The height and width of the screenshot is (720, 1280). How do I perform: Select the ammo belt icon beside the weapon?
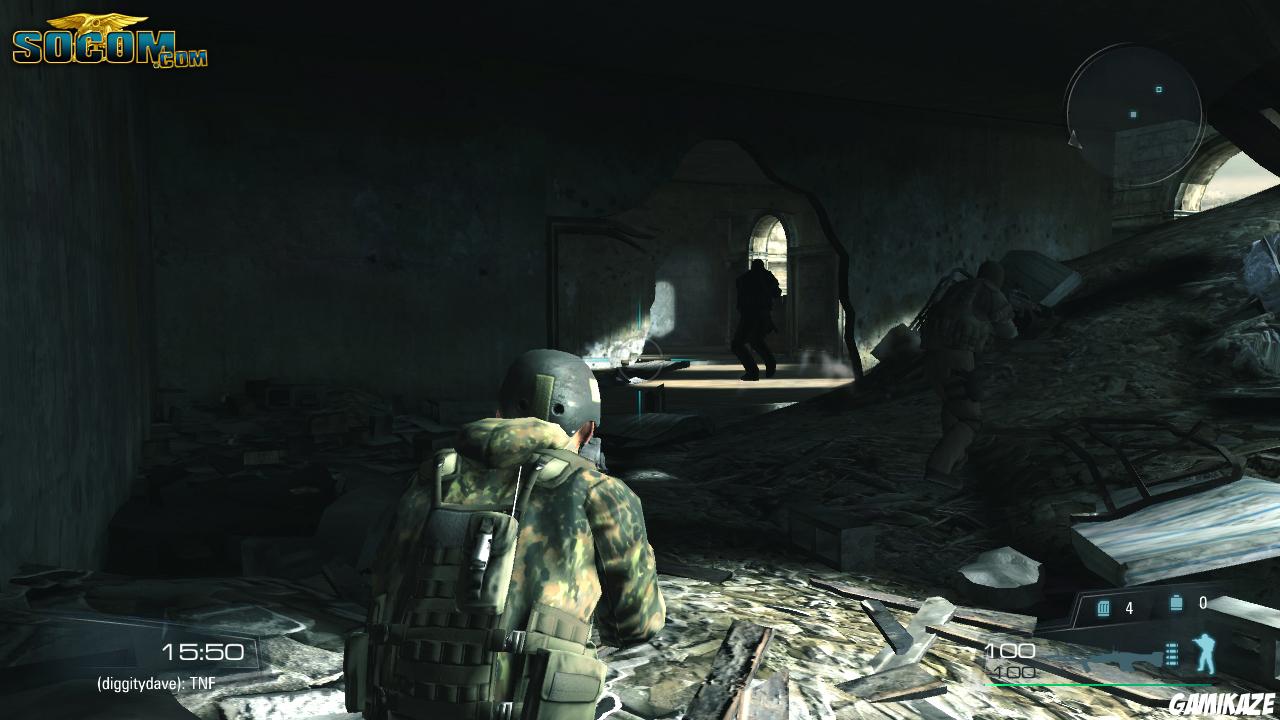[1170, 653]
